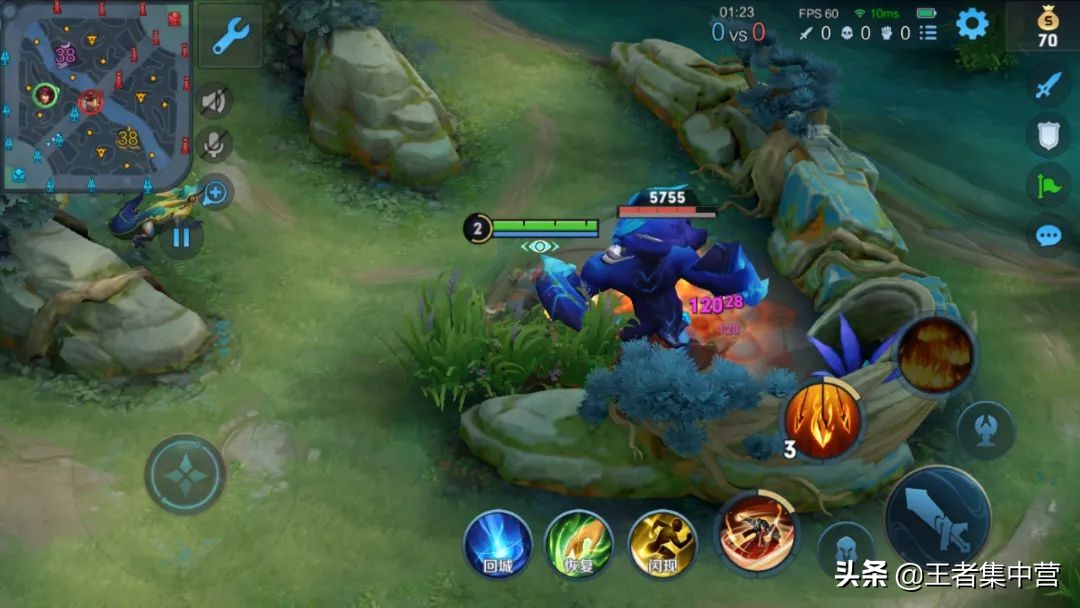This screenshot has height=608, width=1080.
Task: Click the magnifier plus icon
Action: (x=216, y=192)
